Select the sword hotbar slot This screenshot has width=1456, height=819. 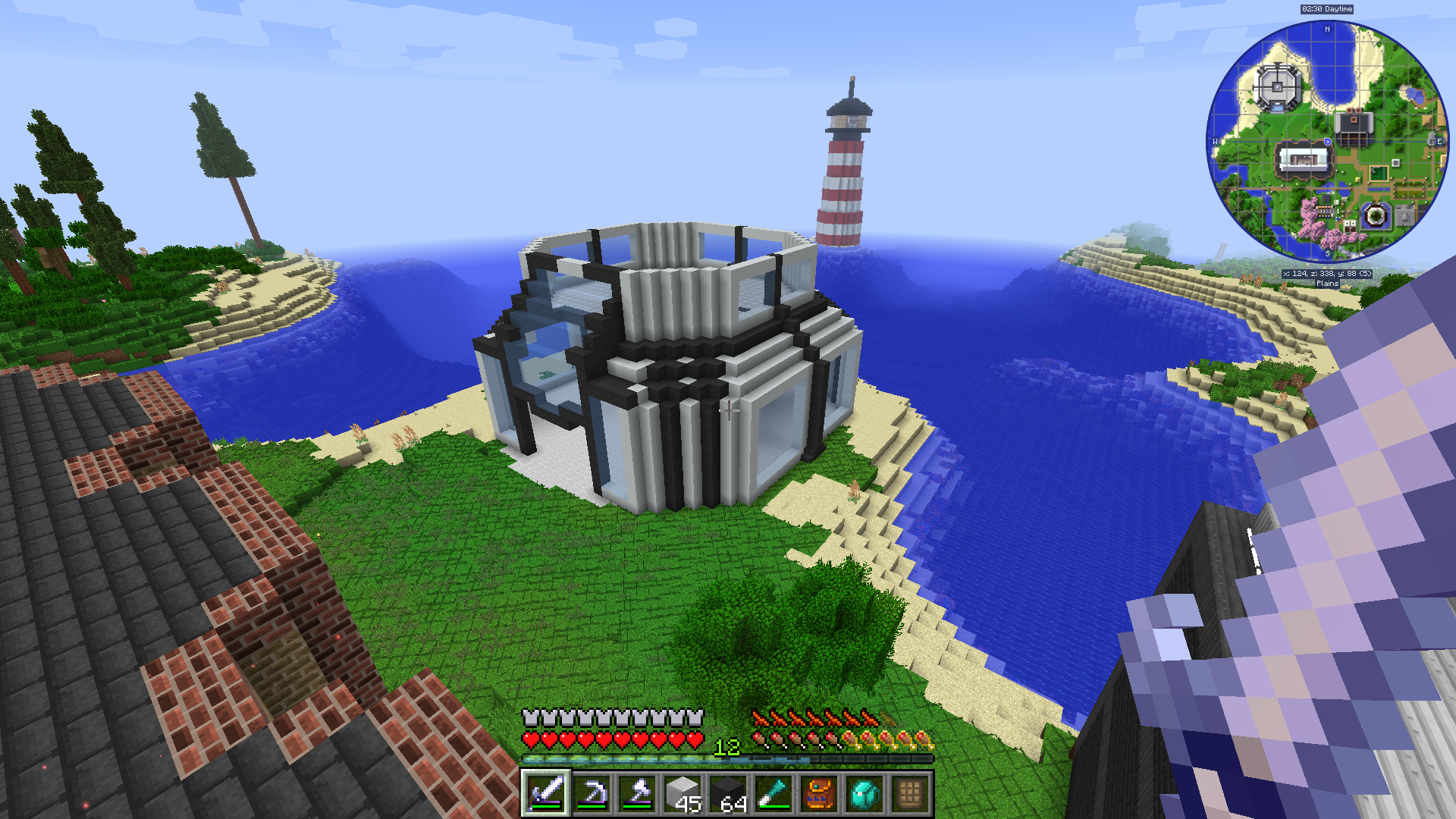pyautogui.click(x=545, y=793)
